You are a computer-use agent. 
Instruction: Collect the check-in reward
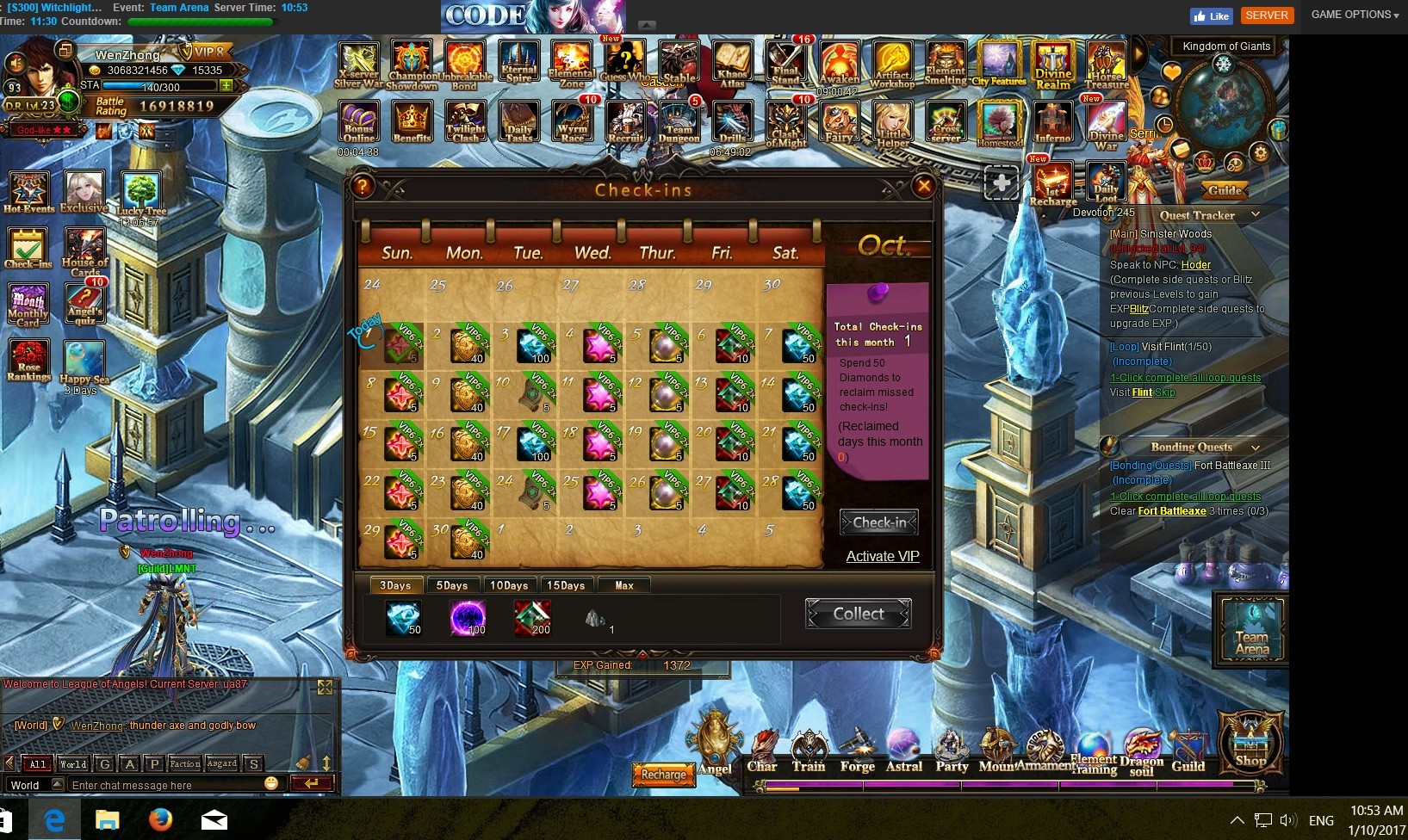coord(858,614)
